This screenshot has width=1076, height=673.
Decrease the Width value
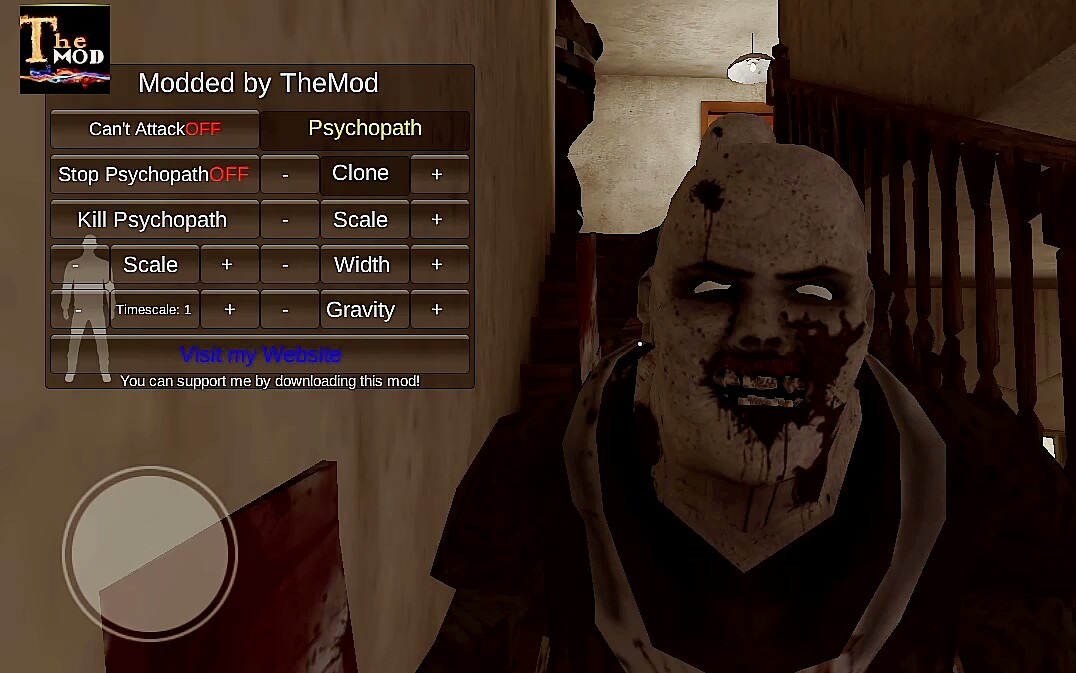[x=286, y=265]
